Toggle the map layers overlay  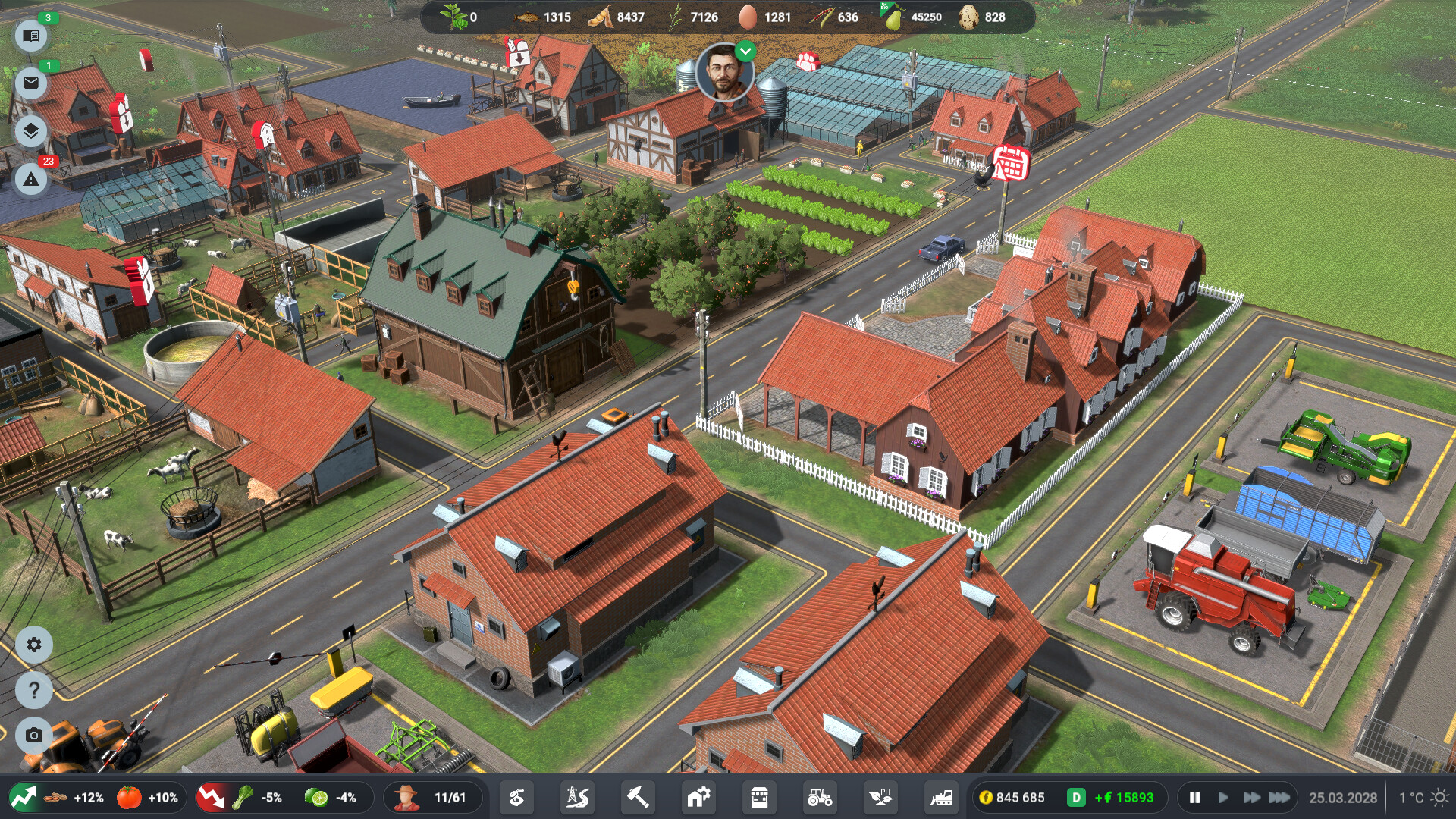point(31,131)
